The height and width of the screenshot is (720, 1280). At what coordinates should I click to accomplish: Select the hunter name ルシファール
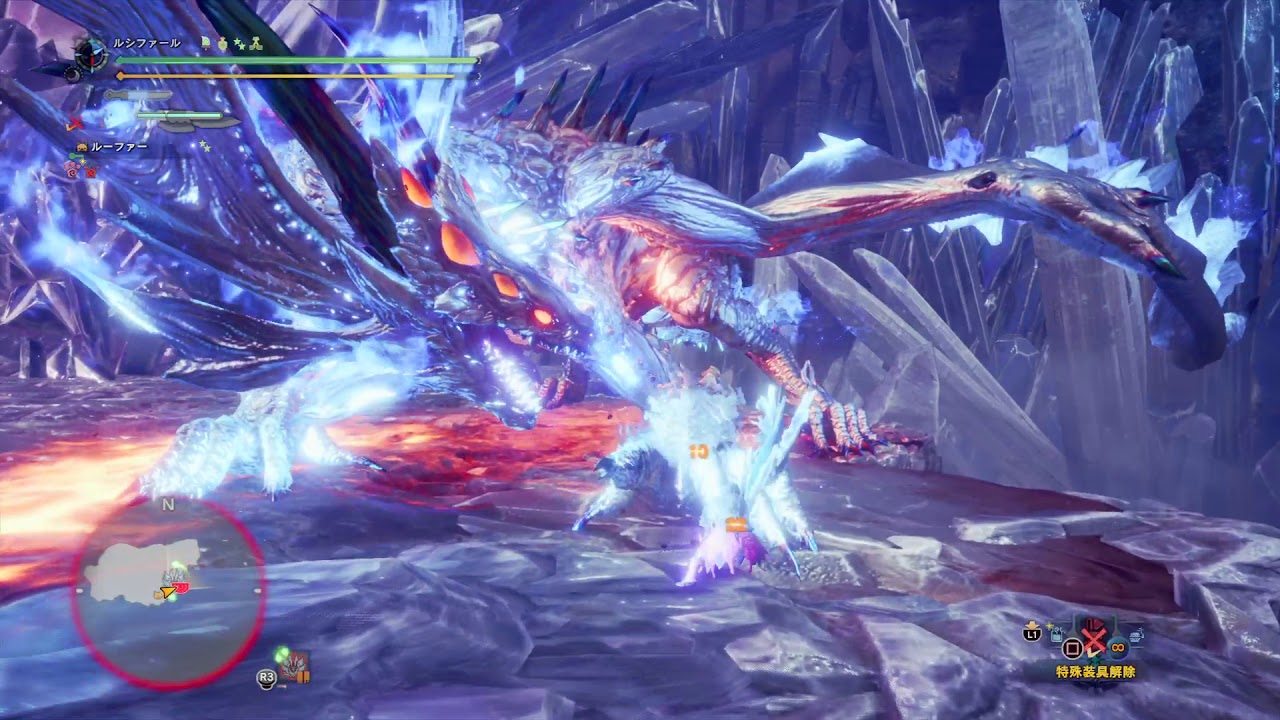point(146,44)
